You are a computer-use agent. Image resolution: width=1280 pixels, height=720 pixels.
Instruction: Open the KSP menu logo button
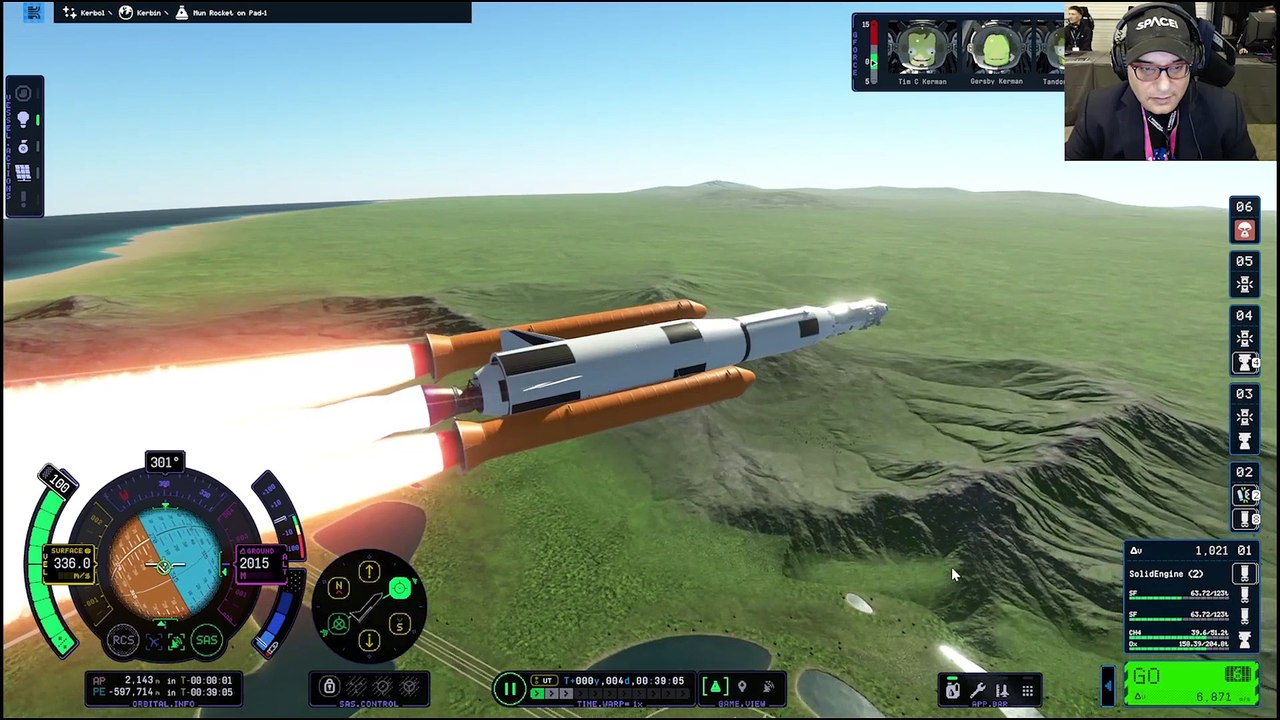[33, 13]
